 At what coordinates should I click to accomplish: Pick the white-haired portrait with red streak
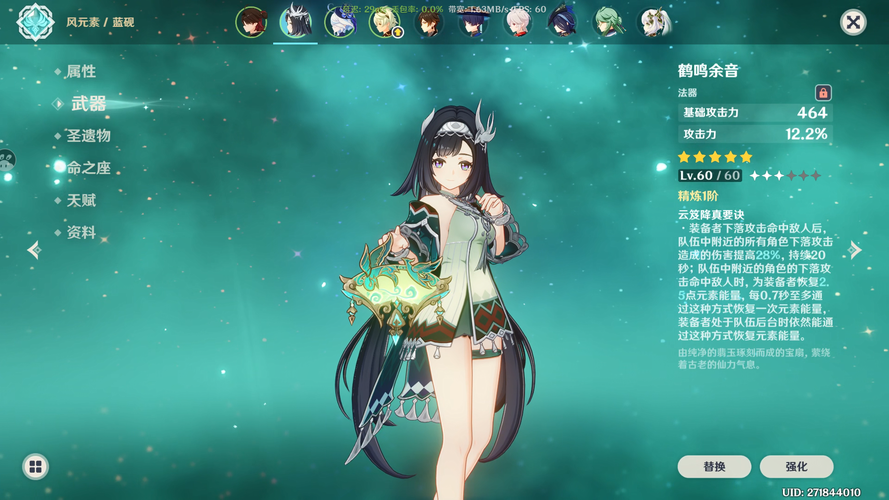518,22
